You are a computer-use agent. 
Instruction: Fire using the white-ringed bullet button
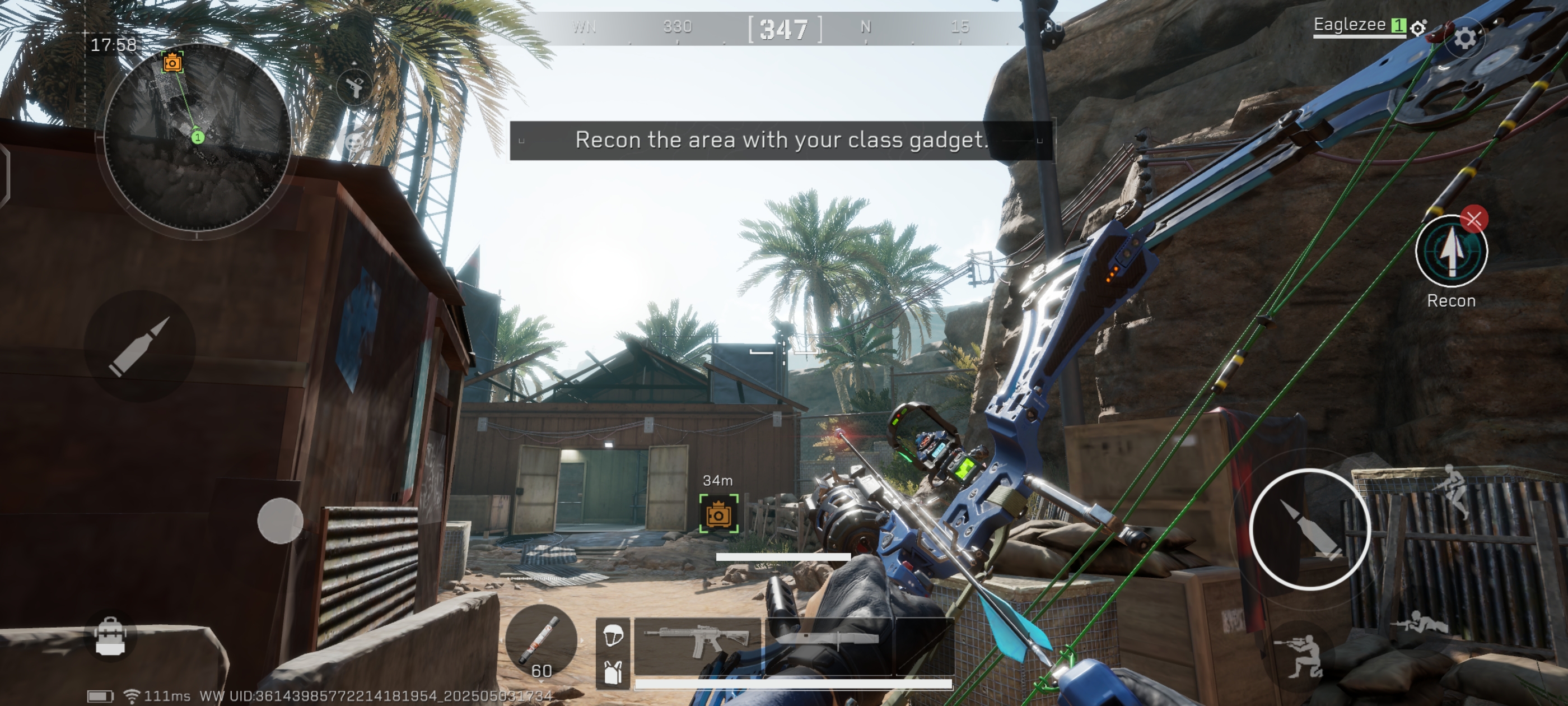1309,529
